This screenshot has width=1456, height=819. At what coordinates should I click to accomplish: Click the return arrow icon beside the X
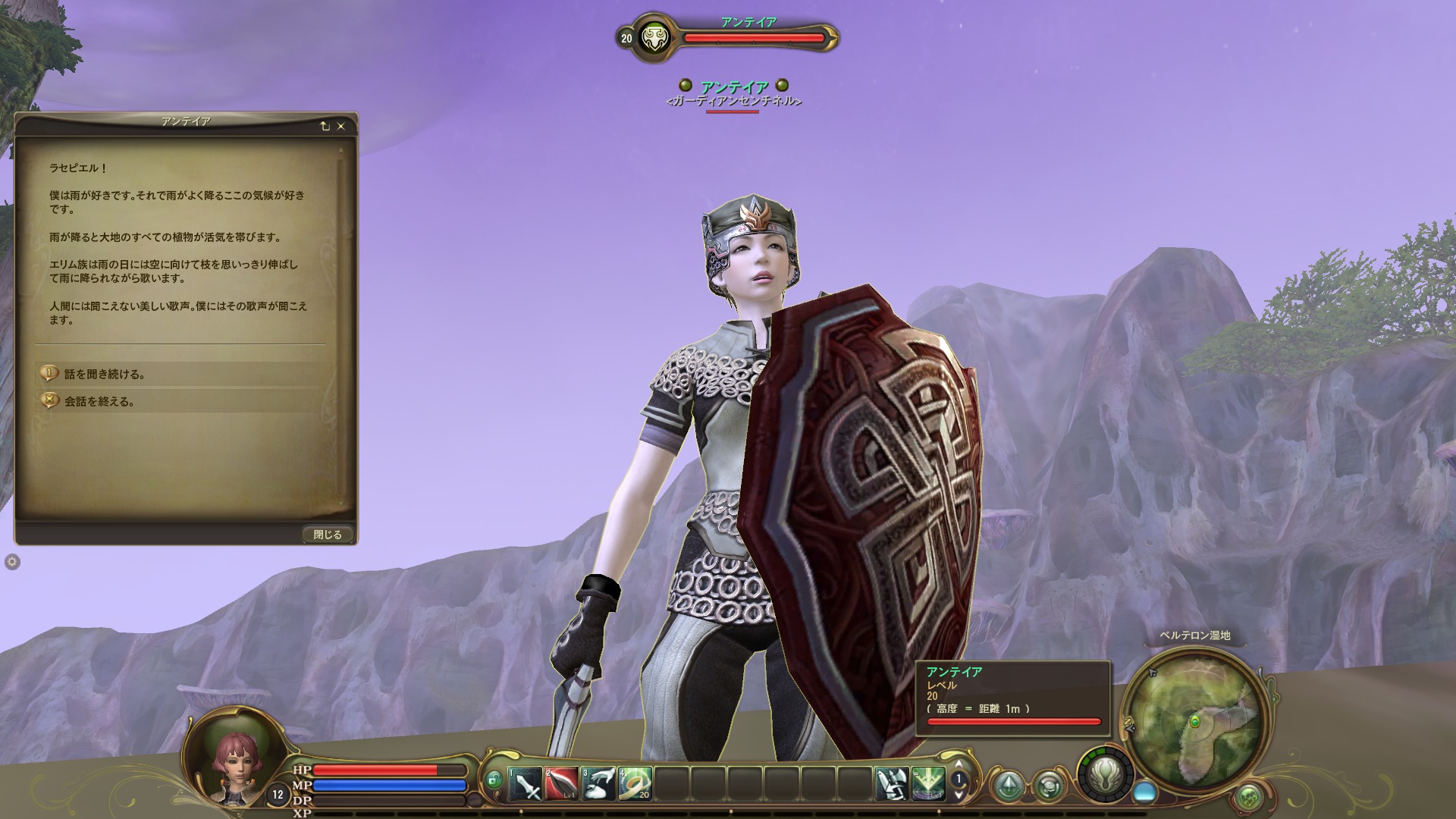(x=325, y=127)
